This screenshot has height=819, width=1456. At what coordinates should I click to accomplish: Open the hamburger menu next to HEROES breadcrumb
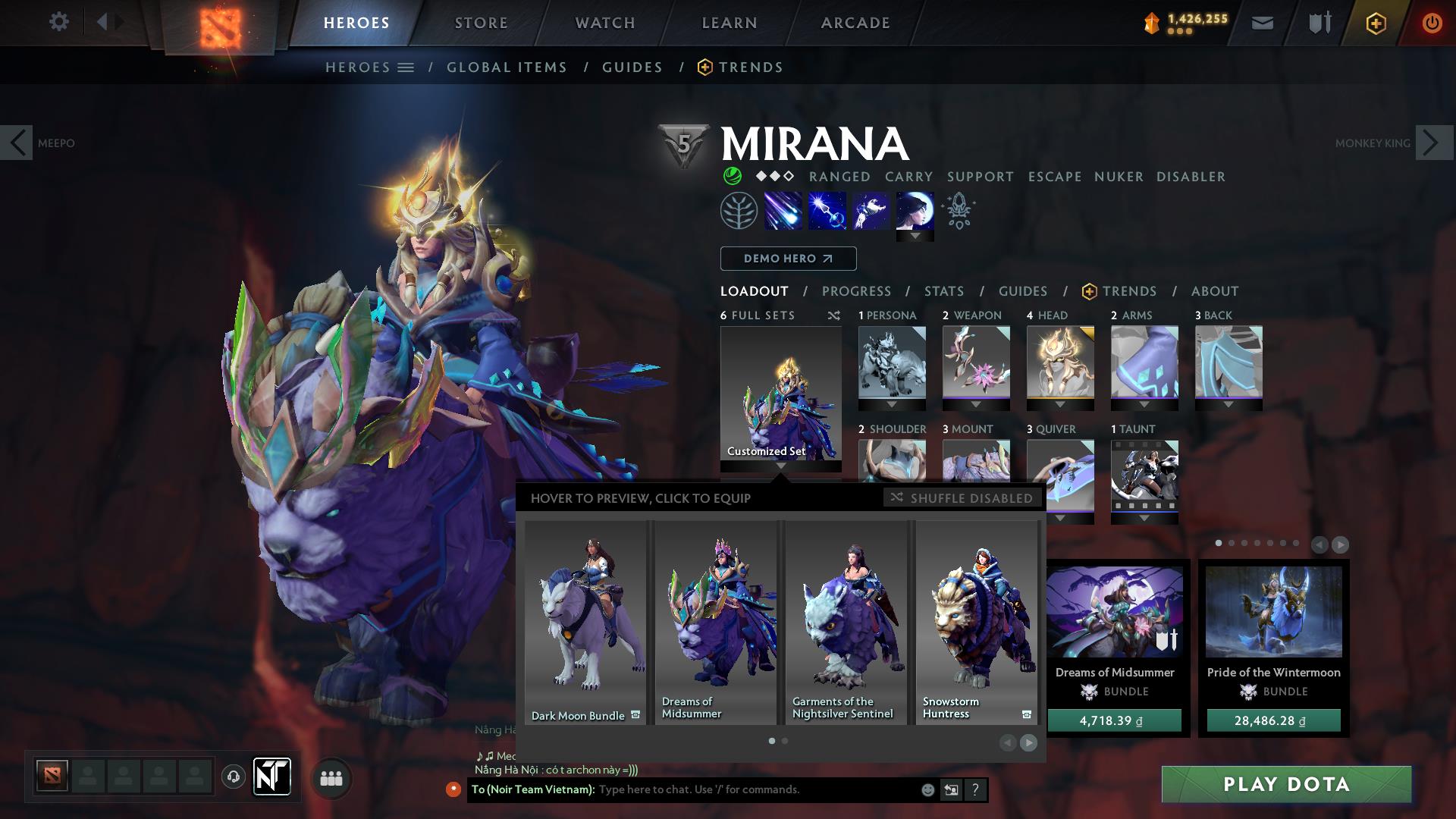tap(406, 67)
